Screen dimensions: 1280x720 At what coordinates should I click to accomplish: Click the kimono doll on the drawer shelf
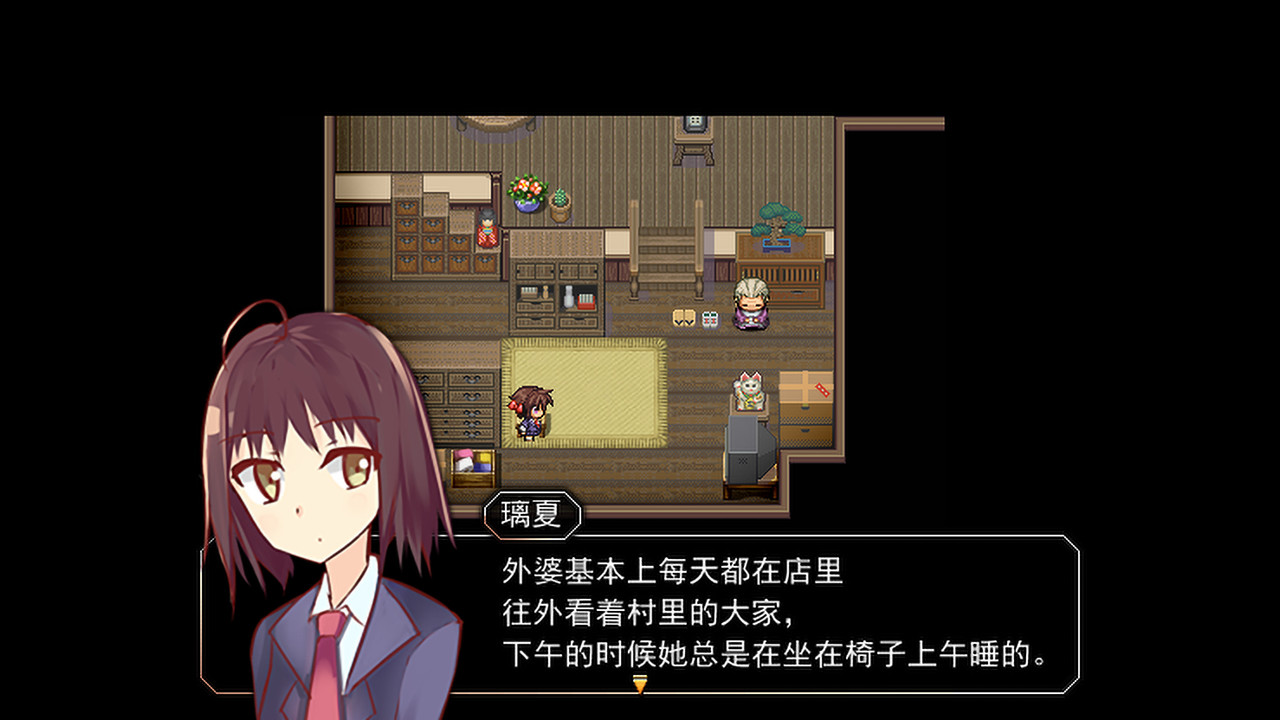click(486, 232)
